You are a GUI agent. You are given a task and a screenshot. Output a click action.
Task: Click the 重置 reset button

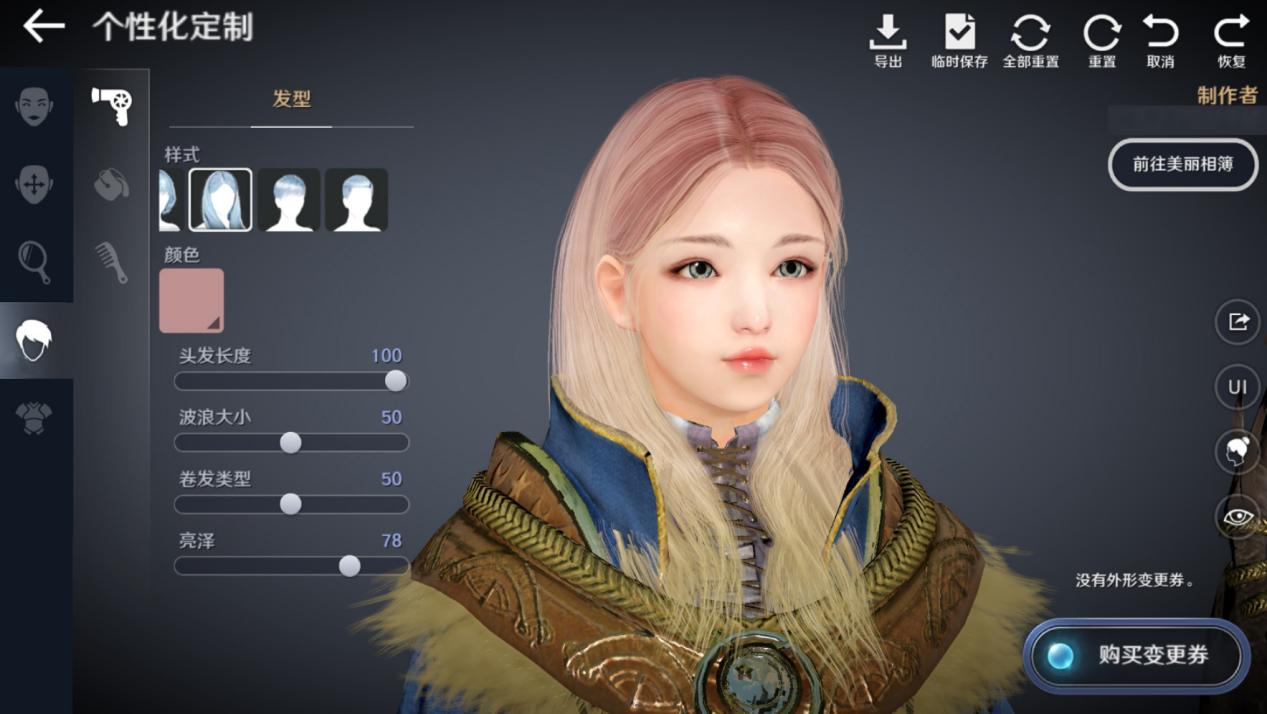click(1101, 40)
